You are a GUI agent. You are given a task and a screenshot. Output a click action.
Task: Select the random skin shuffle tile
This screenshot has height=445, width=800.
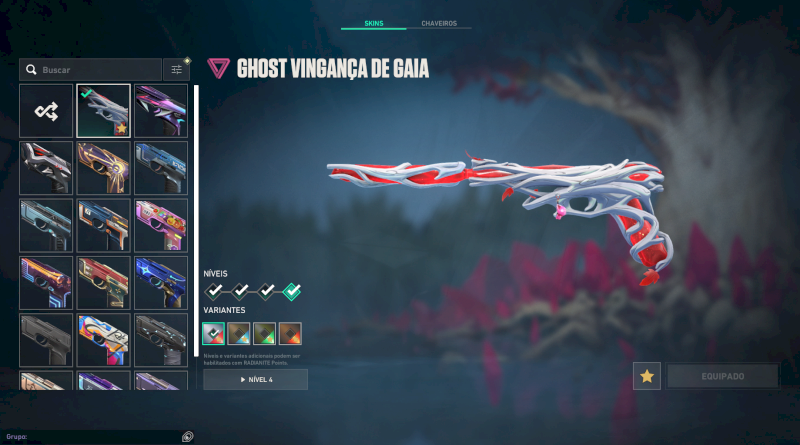46,111
